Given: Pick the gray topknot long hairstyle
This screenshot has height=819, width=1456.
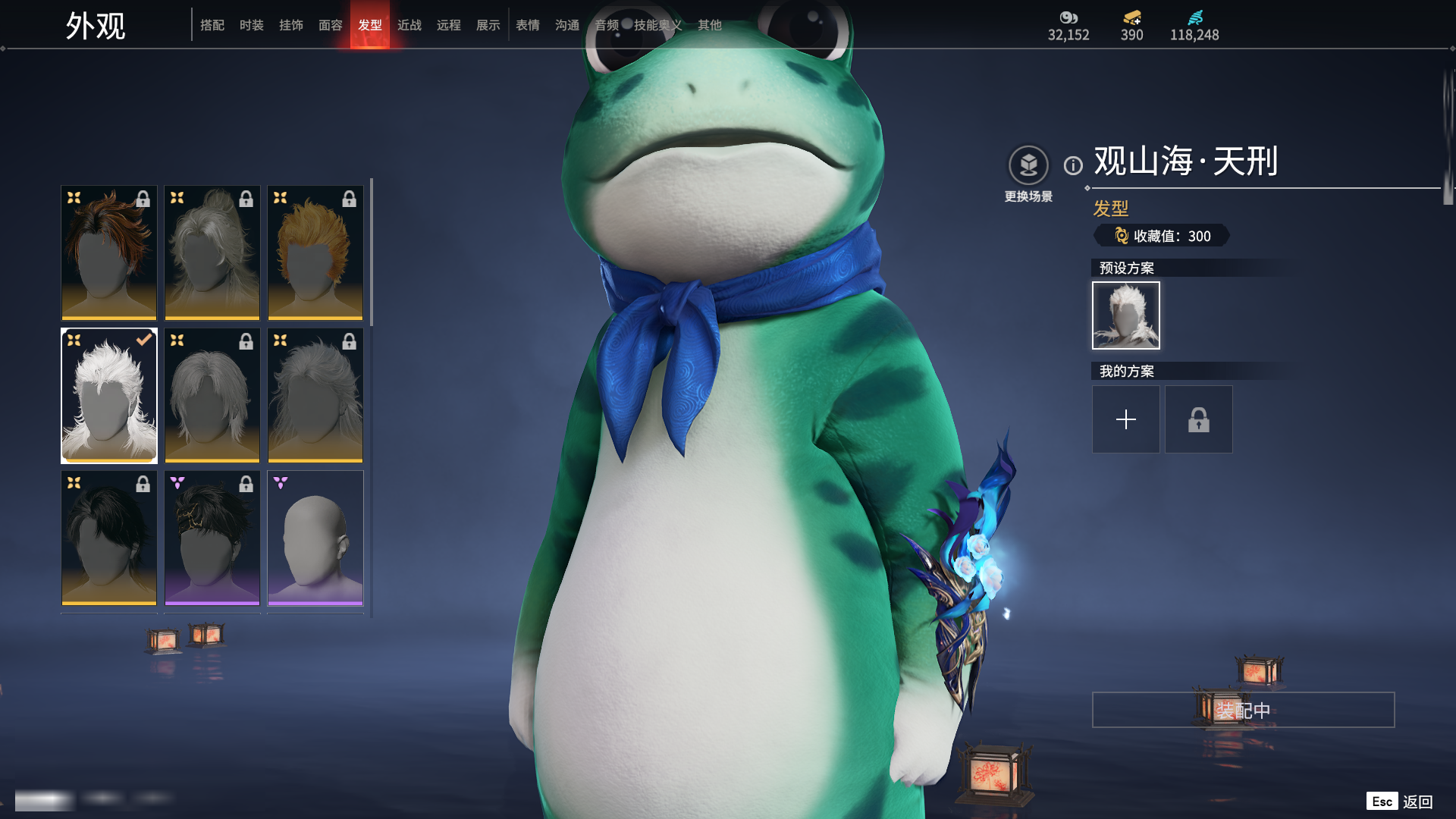Looking at the screenshot, I should coord(212,253).
